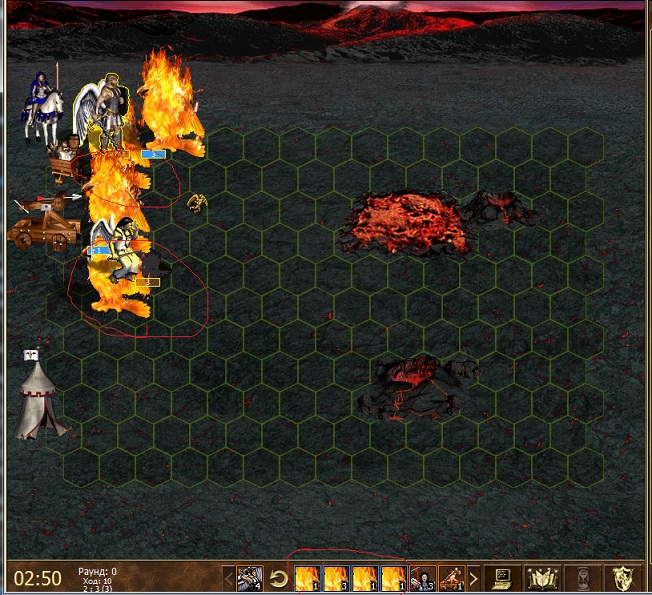Show later units with the queue's right arrow
This screenshot has height=595, width=652.
tap(473, 578)
